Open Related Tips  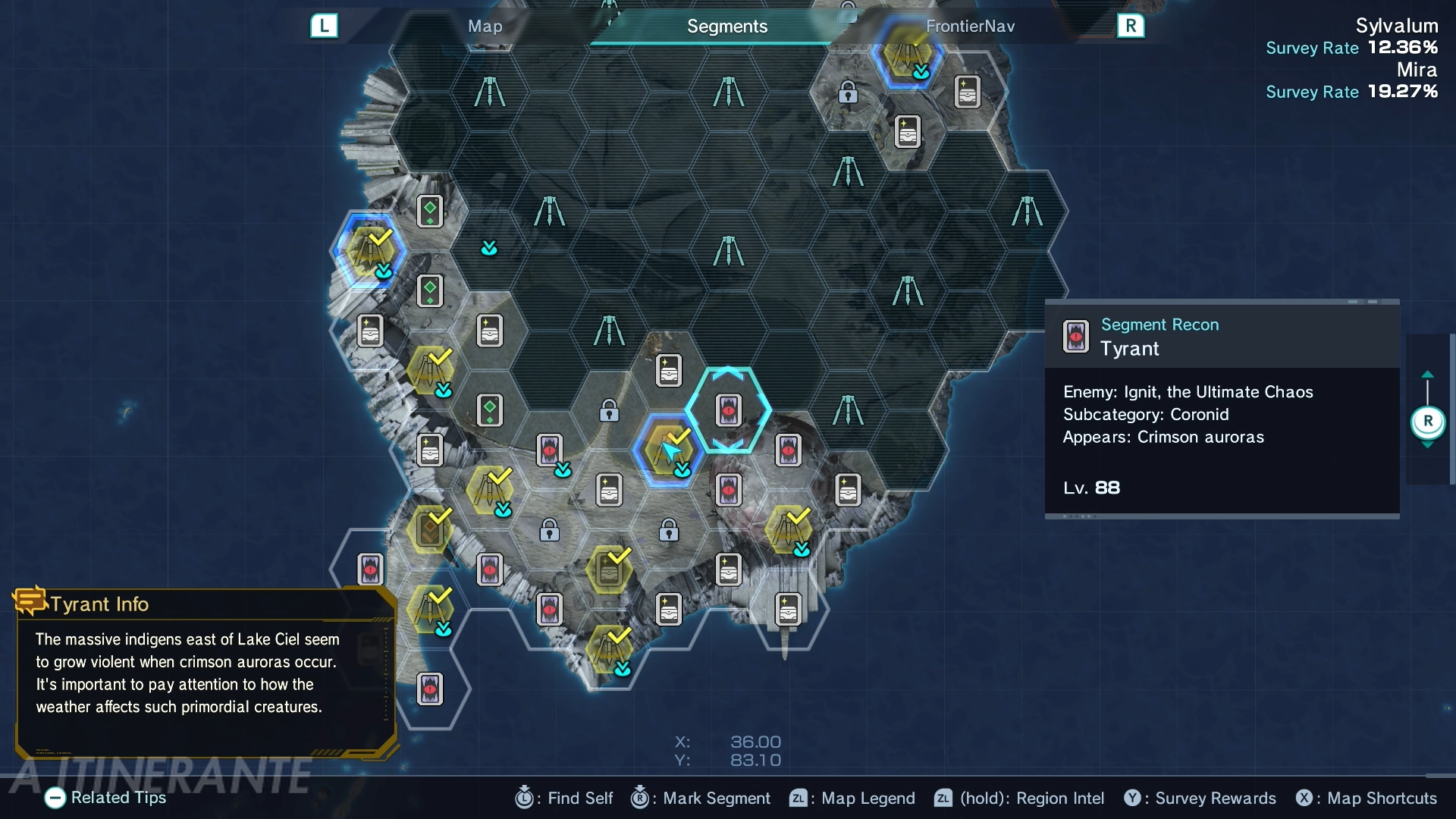(105, 798)
